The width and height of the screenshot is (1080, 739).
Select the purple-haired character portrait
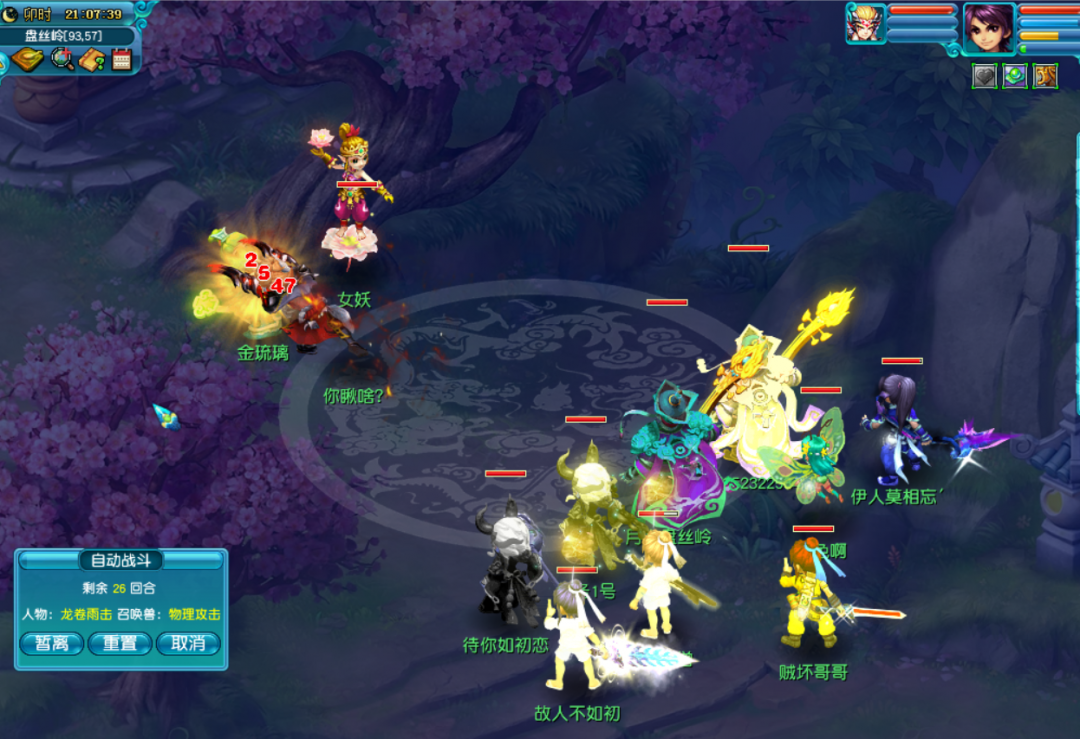coord(988,27)
